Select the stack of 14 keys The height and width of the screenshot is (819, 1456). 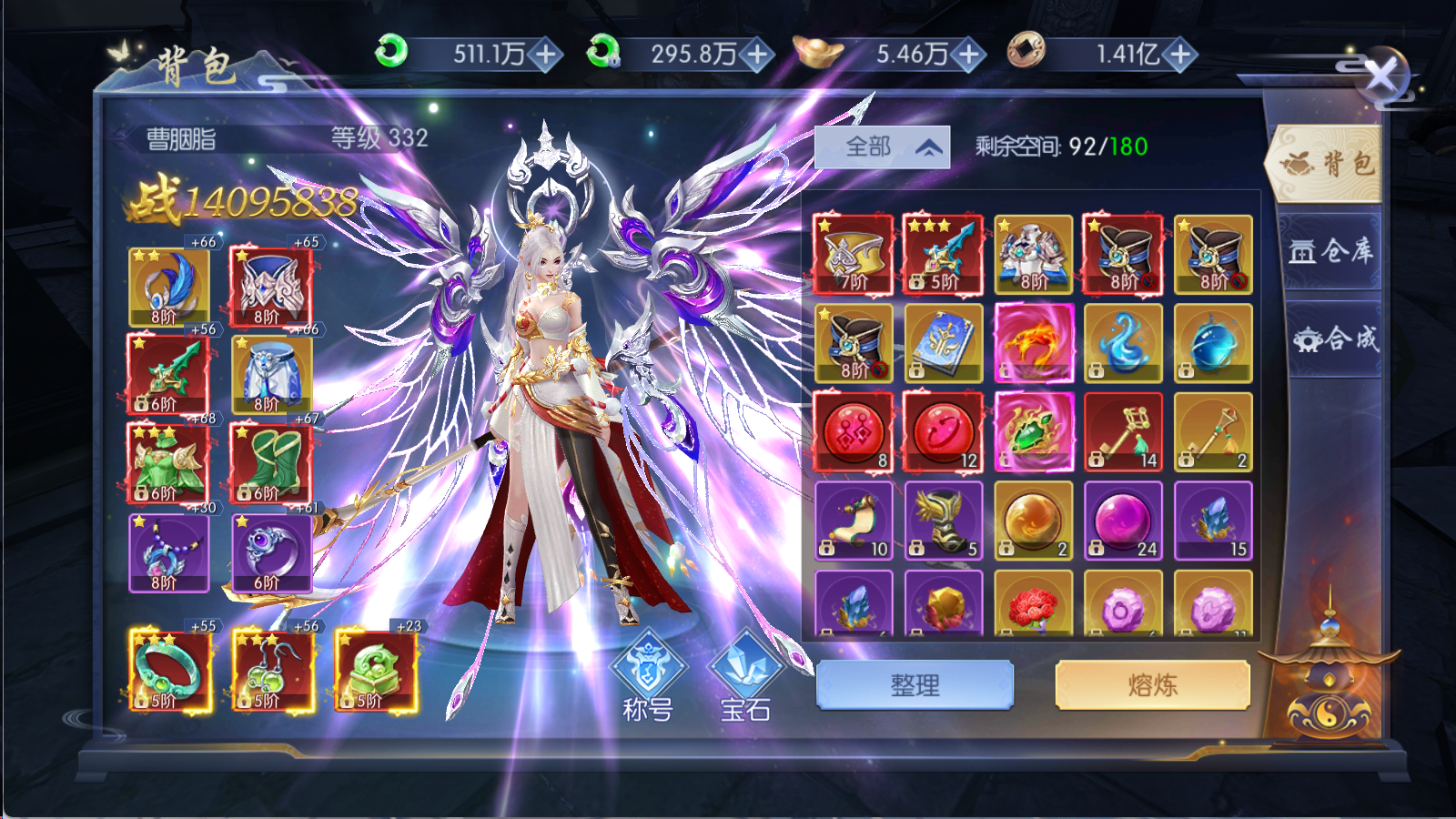[x=1123, y=432]
